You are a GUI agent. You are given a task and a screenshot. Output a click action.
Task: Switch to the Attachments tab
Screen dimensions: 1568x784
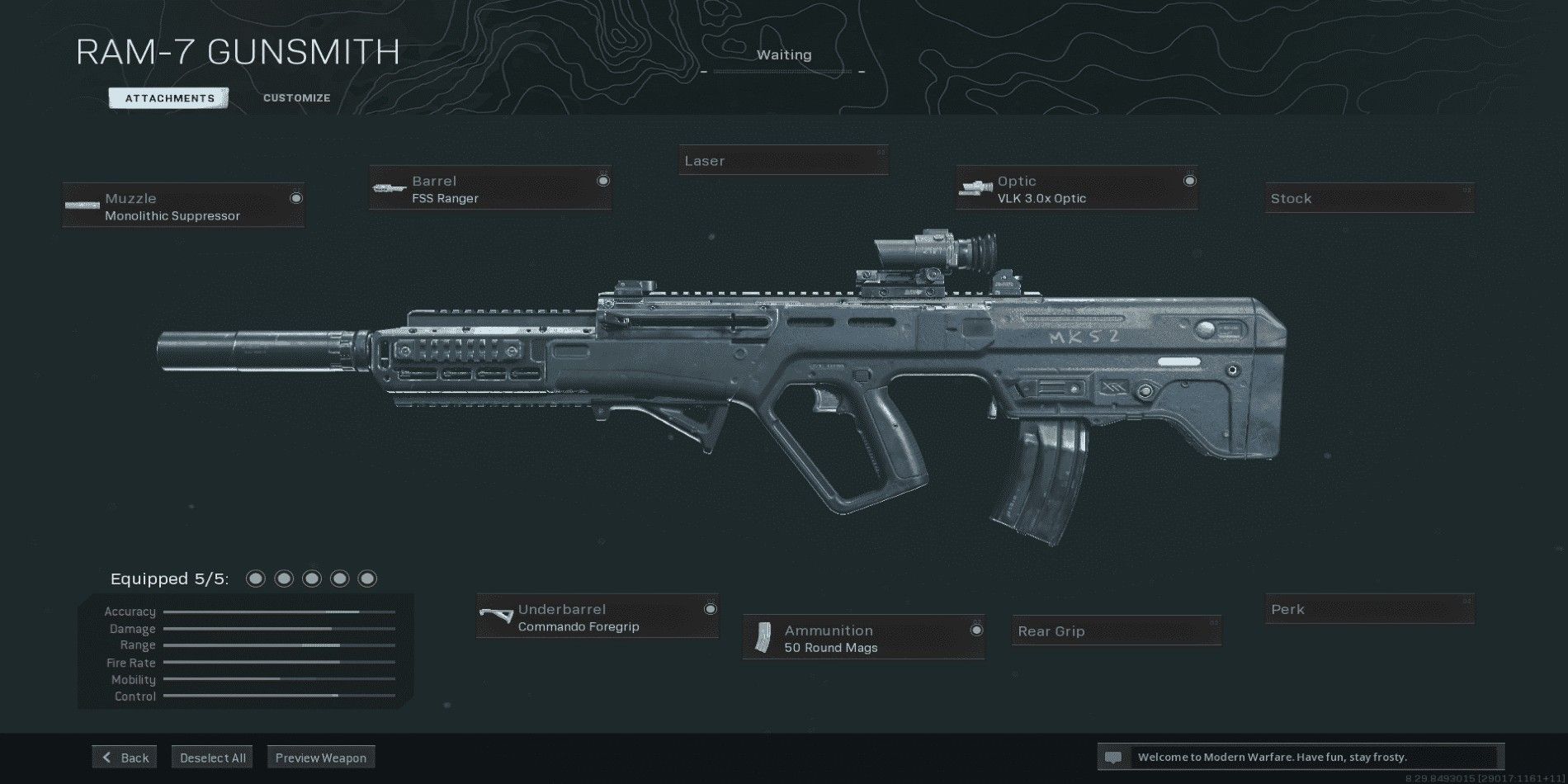(169, 98)
